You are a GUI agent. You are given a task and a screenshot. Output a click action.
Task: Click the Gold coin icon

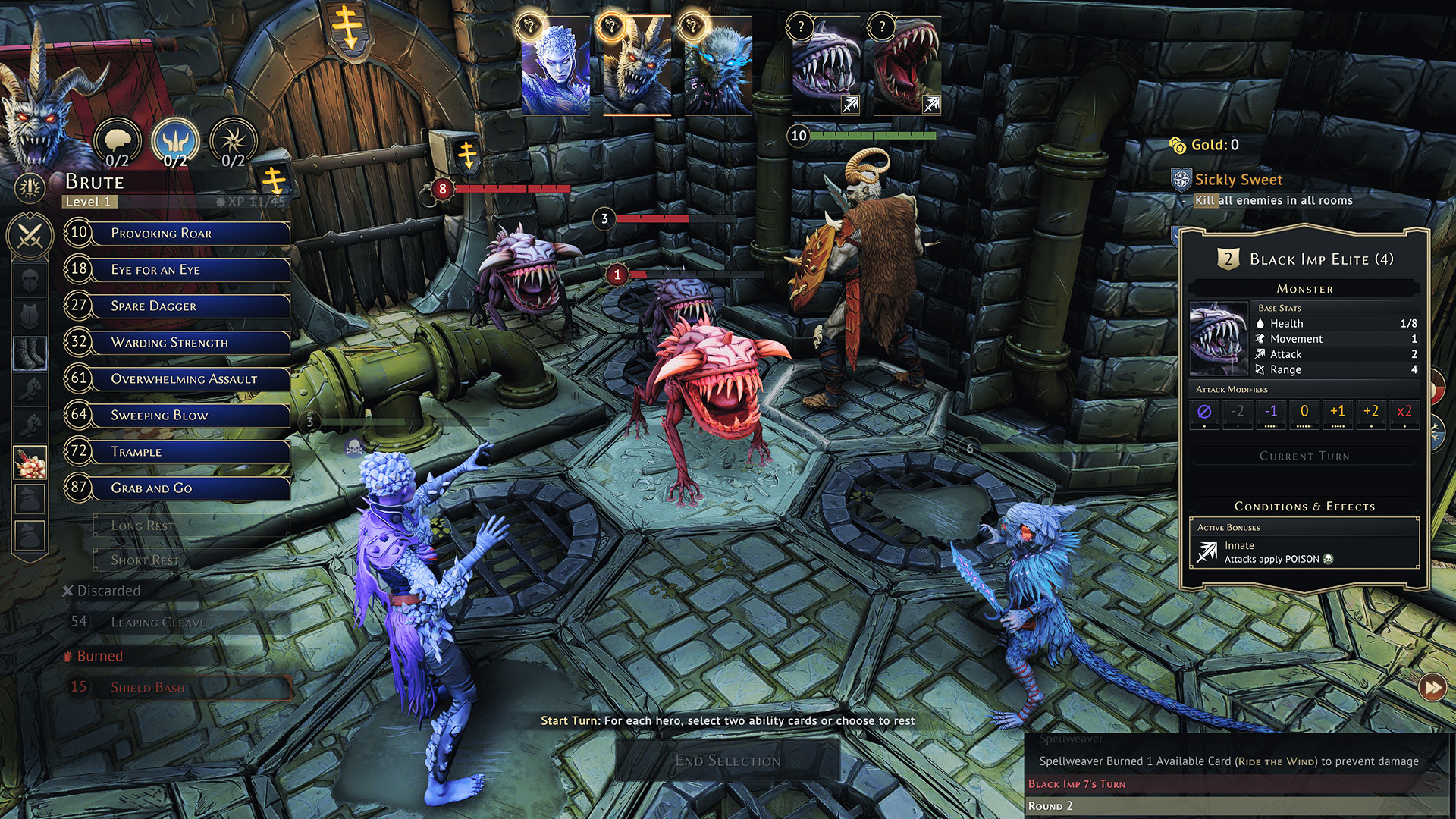[1178, 144]
